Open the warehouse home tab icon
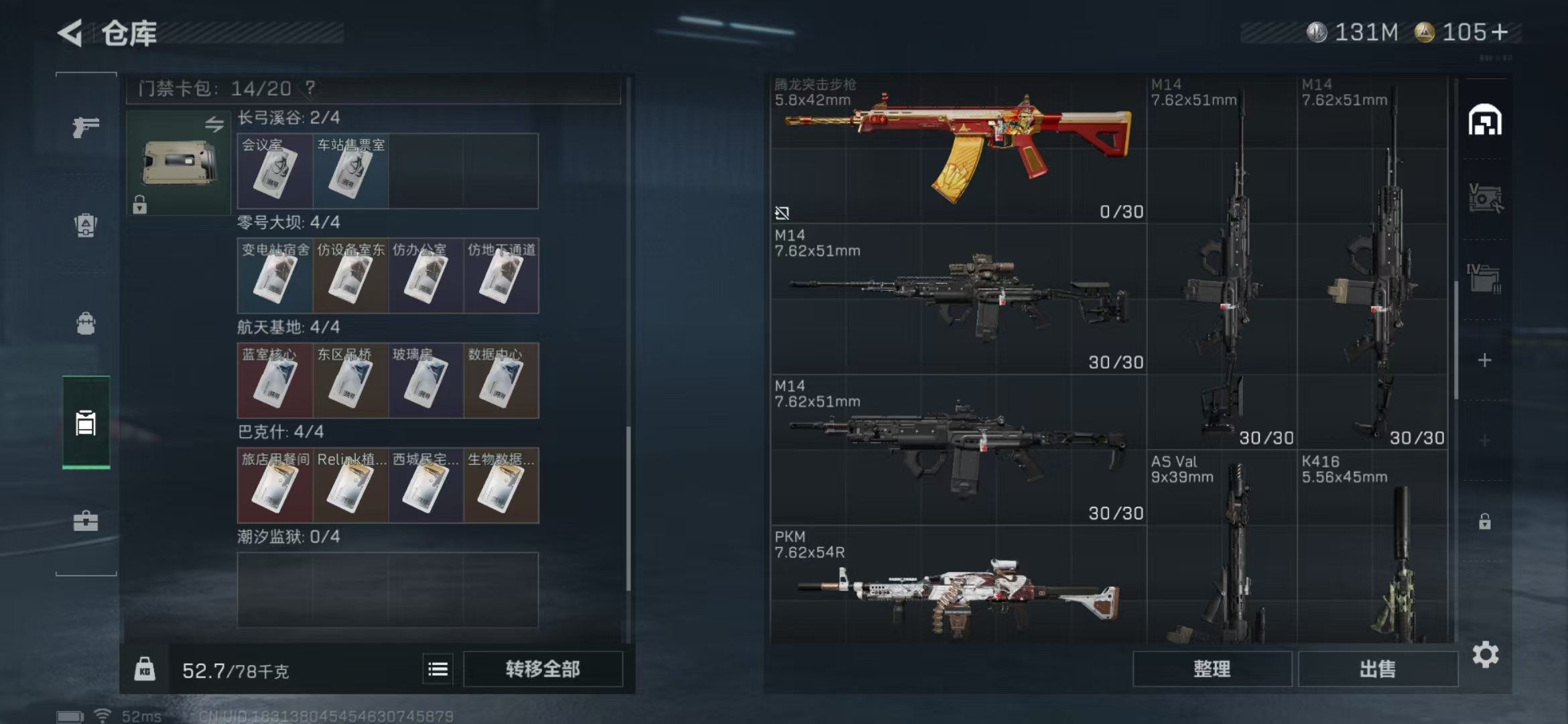 coord(1484,121)
